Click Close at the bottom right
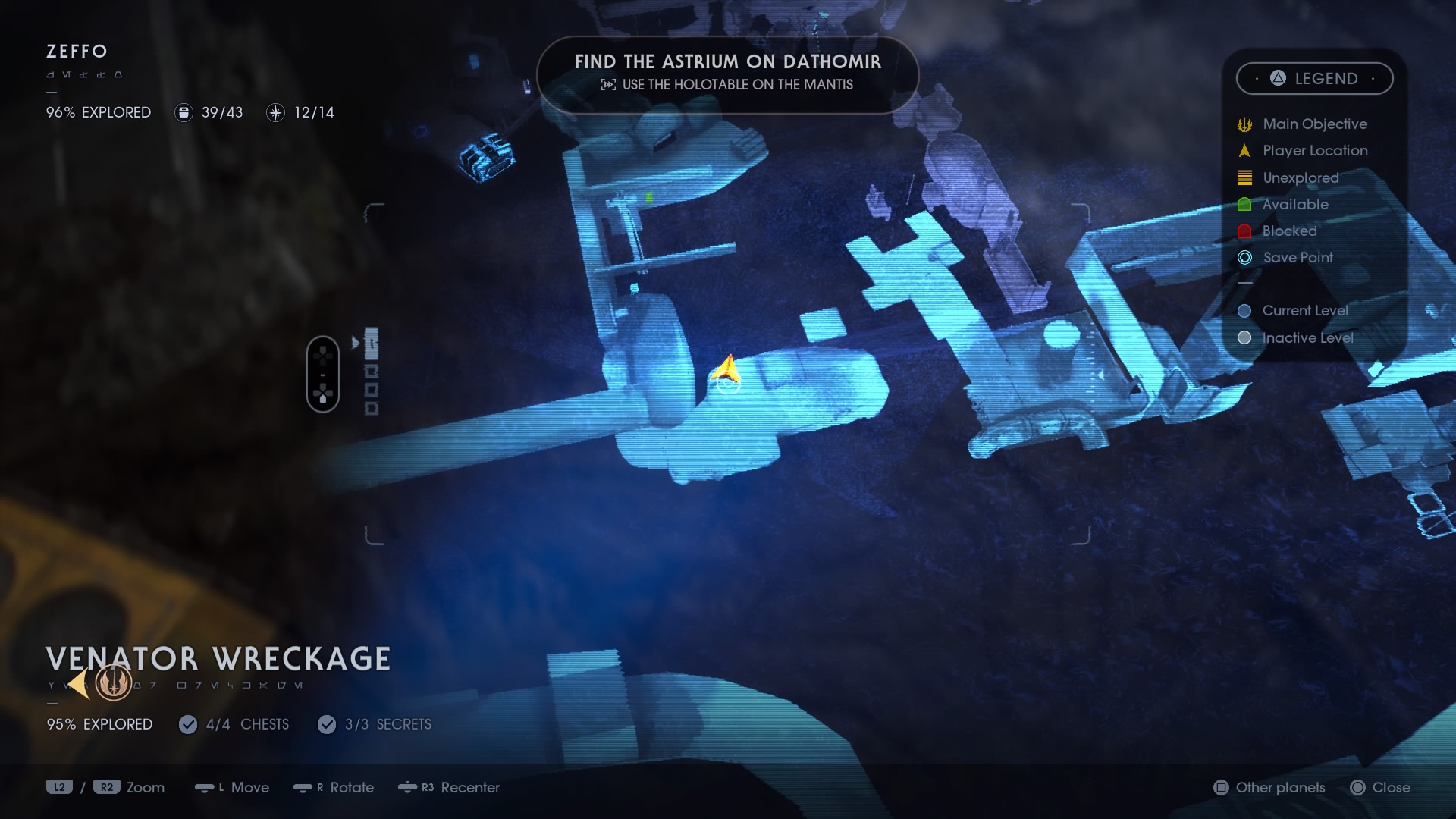1456x819 pixels. pos(1383,788)
